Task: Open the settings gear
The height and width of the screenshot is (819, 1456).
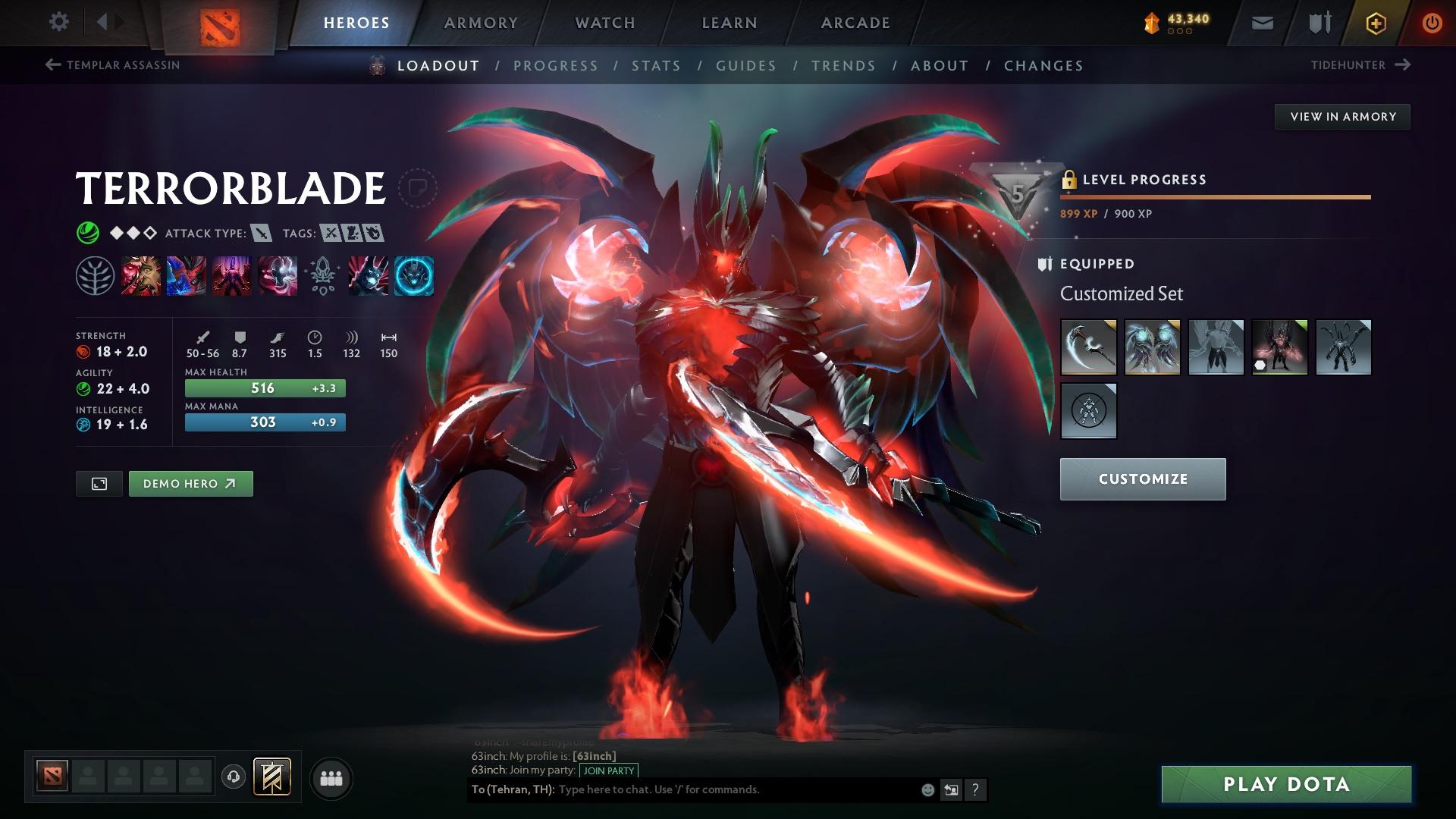Action: tap(58, 22)
